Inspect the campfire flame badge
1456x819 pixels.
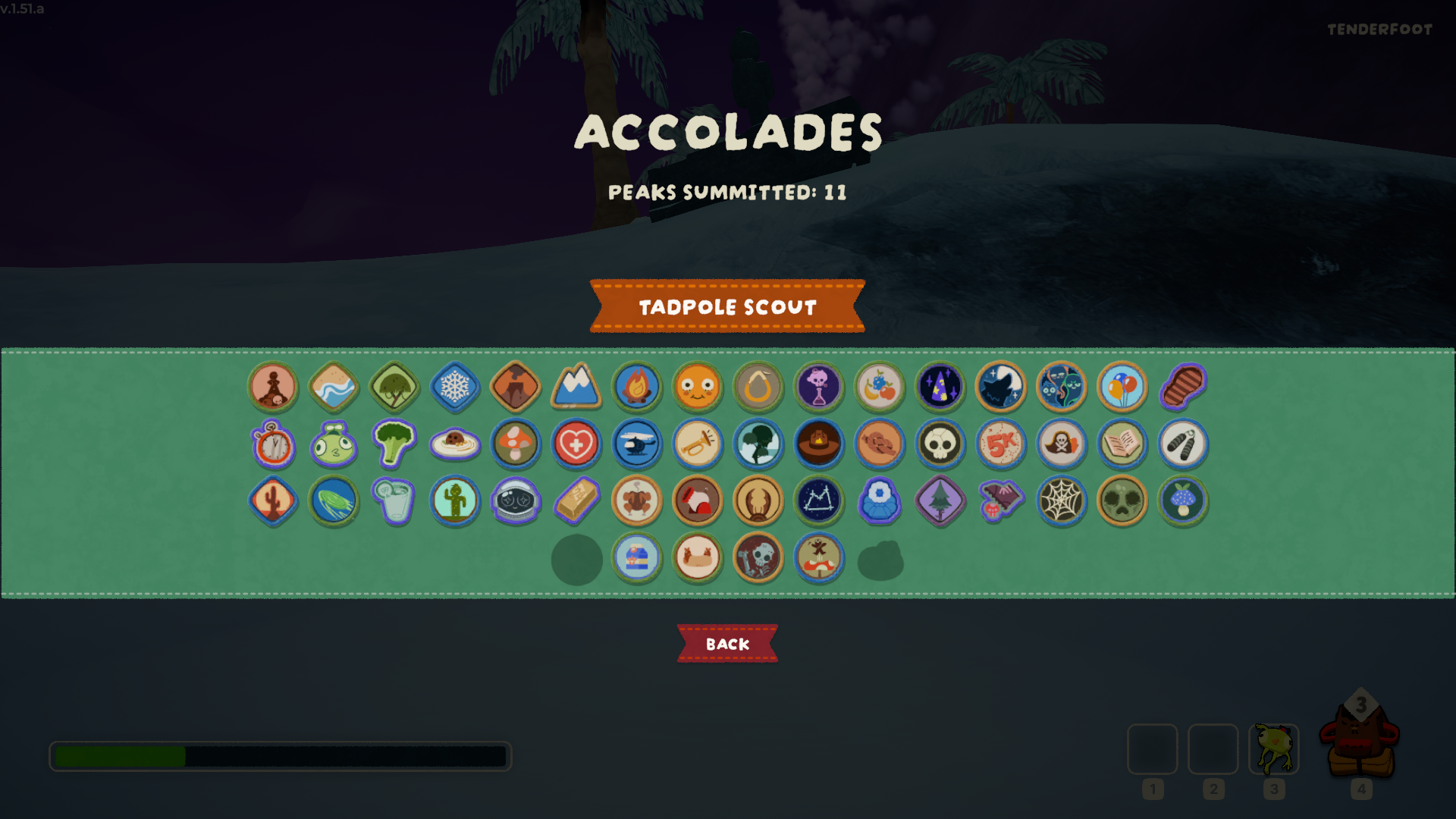(637, 387)
